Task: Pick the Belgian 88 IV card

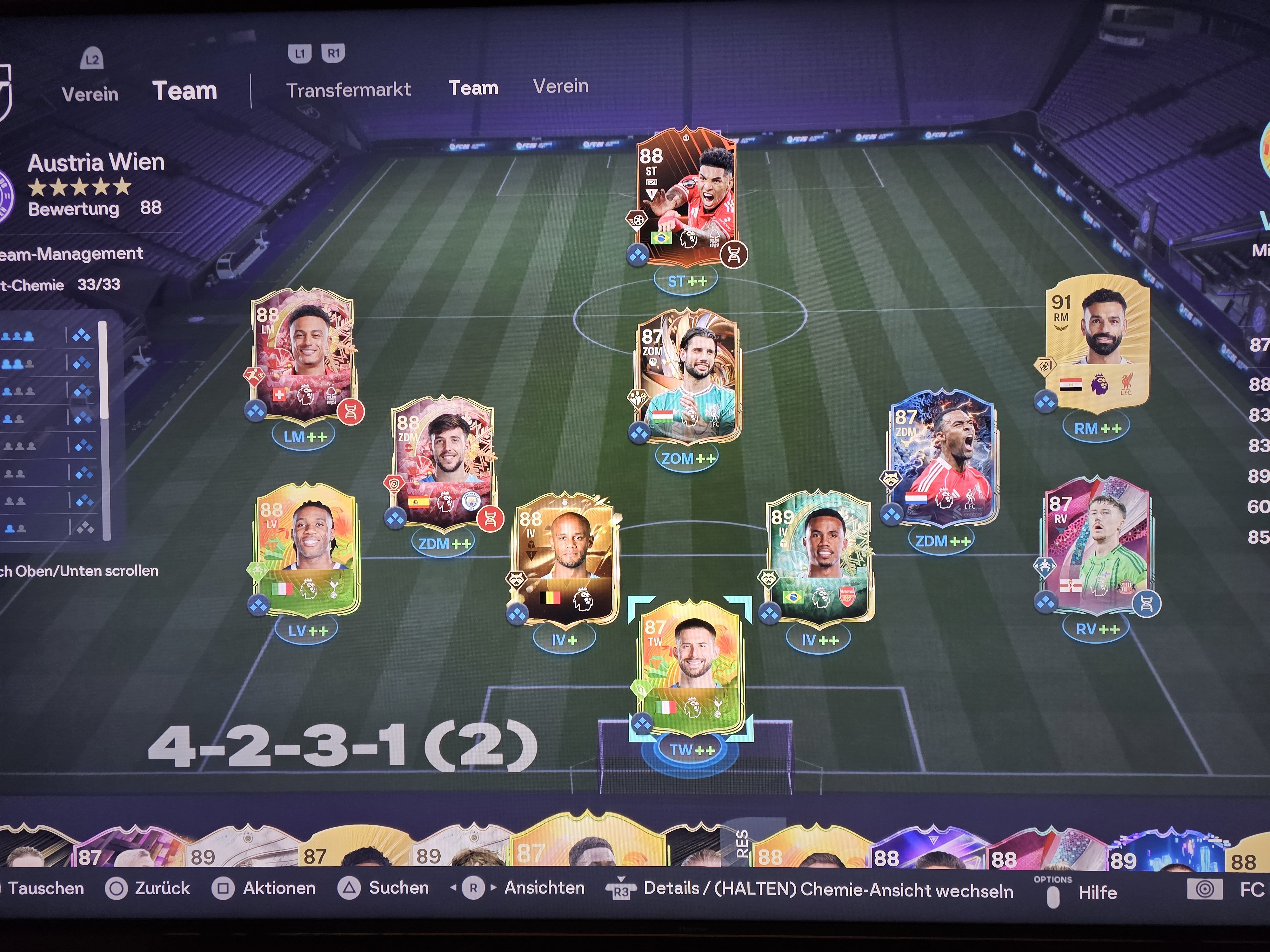Action: 565,559
